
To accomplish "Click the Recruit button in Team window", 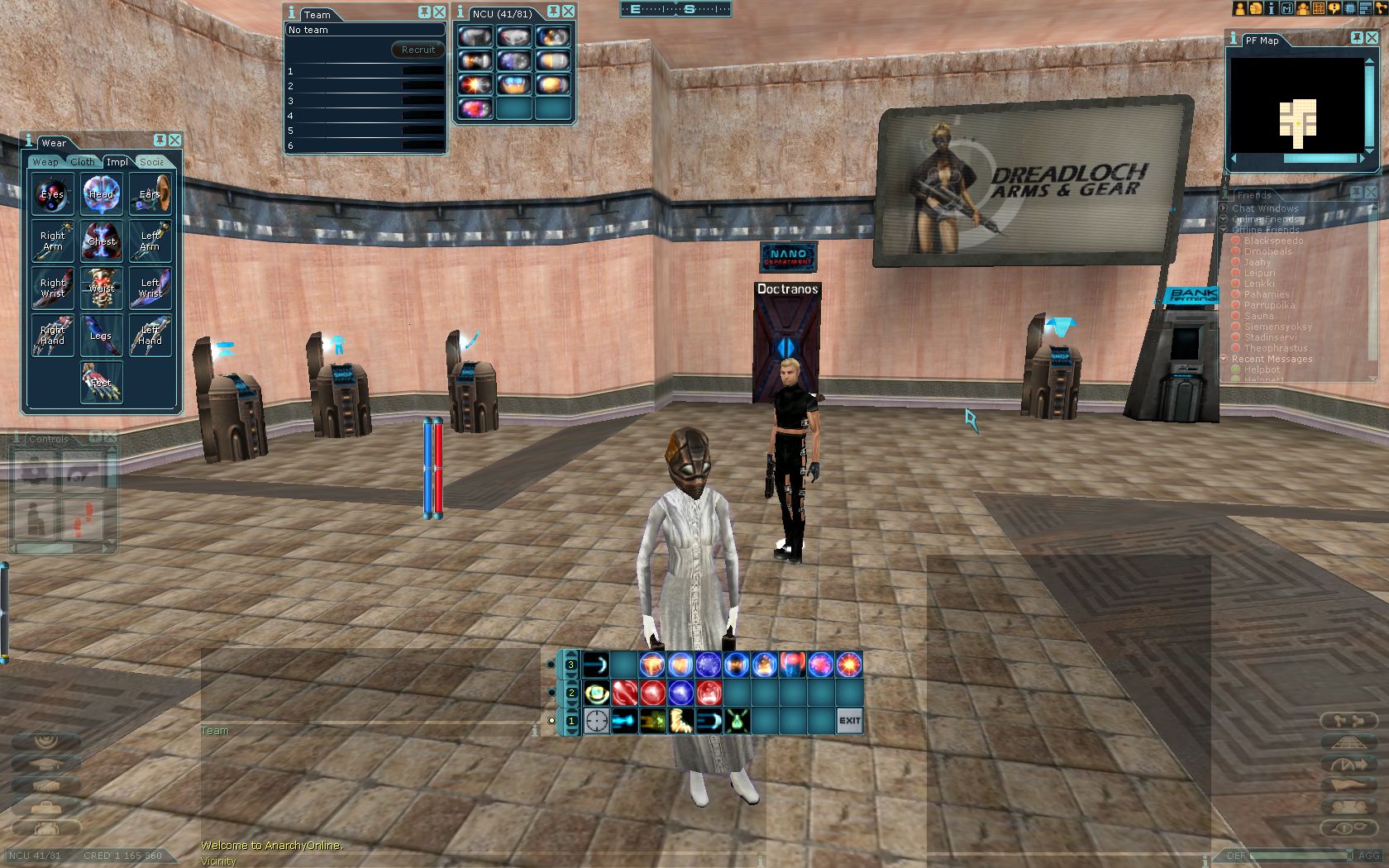I will 418,50.
